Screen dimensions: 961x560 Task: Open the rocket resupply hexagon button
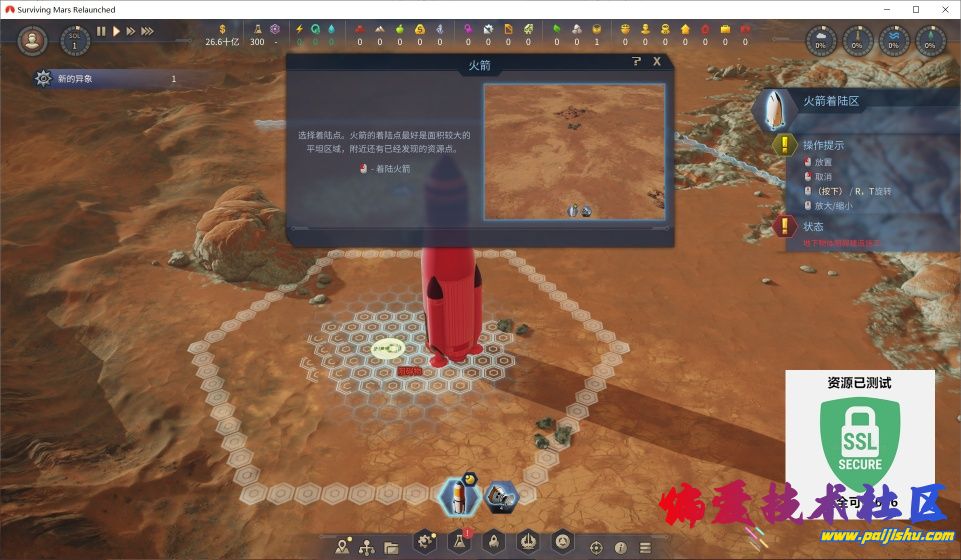[493, 542]
